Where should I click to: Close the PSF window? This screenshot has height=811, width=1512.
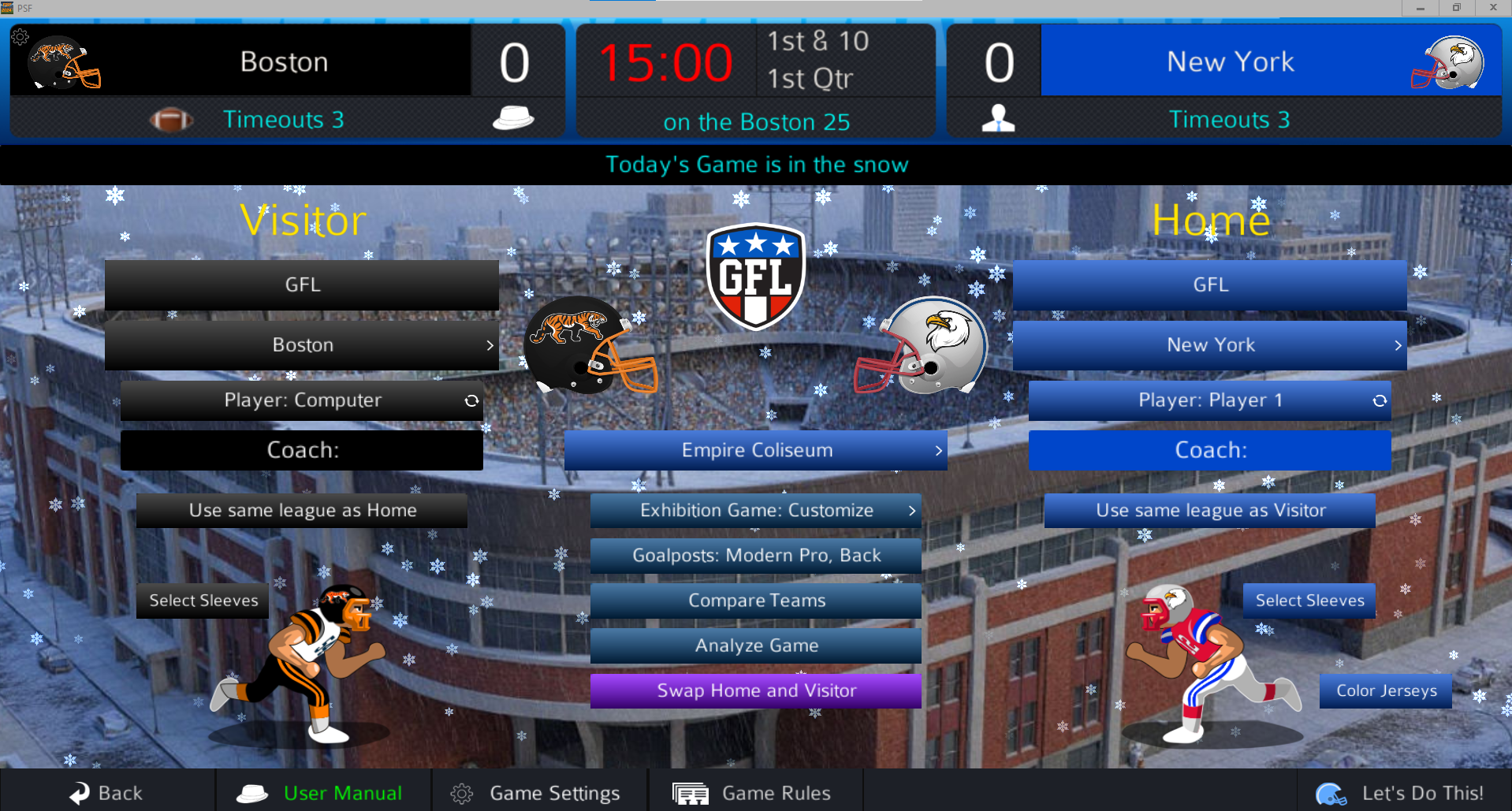click(x=1492, y=8)
